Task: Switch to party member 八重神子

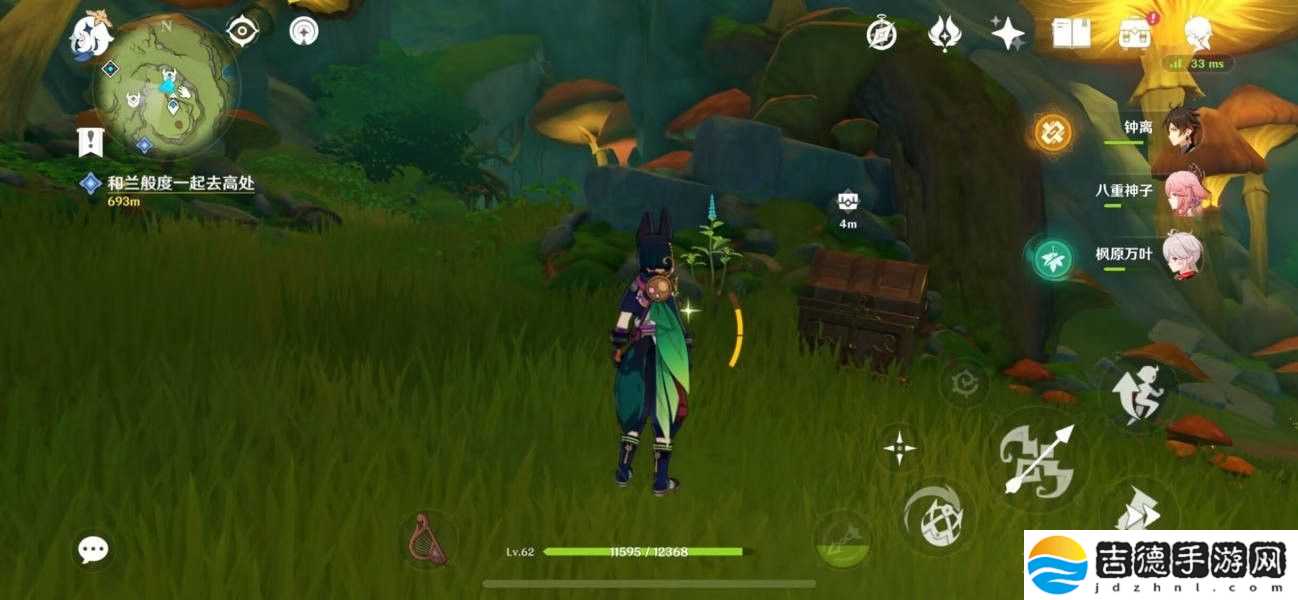Action: tap(1178, 192)
